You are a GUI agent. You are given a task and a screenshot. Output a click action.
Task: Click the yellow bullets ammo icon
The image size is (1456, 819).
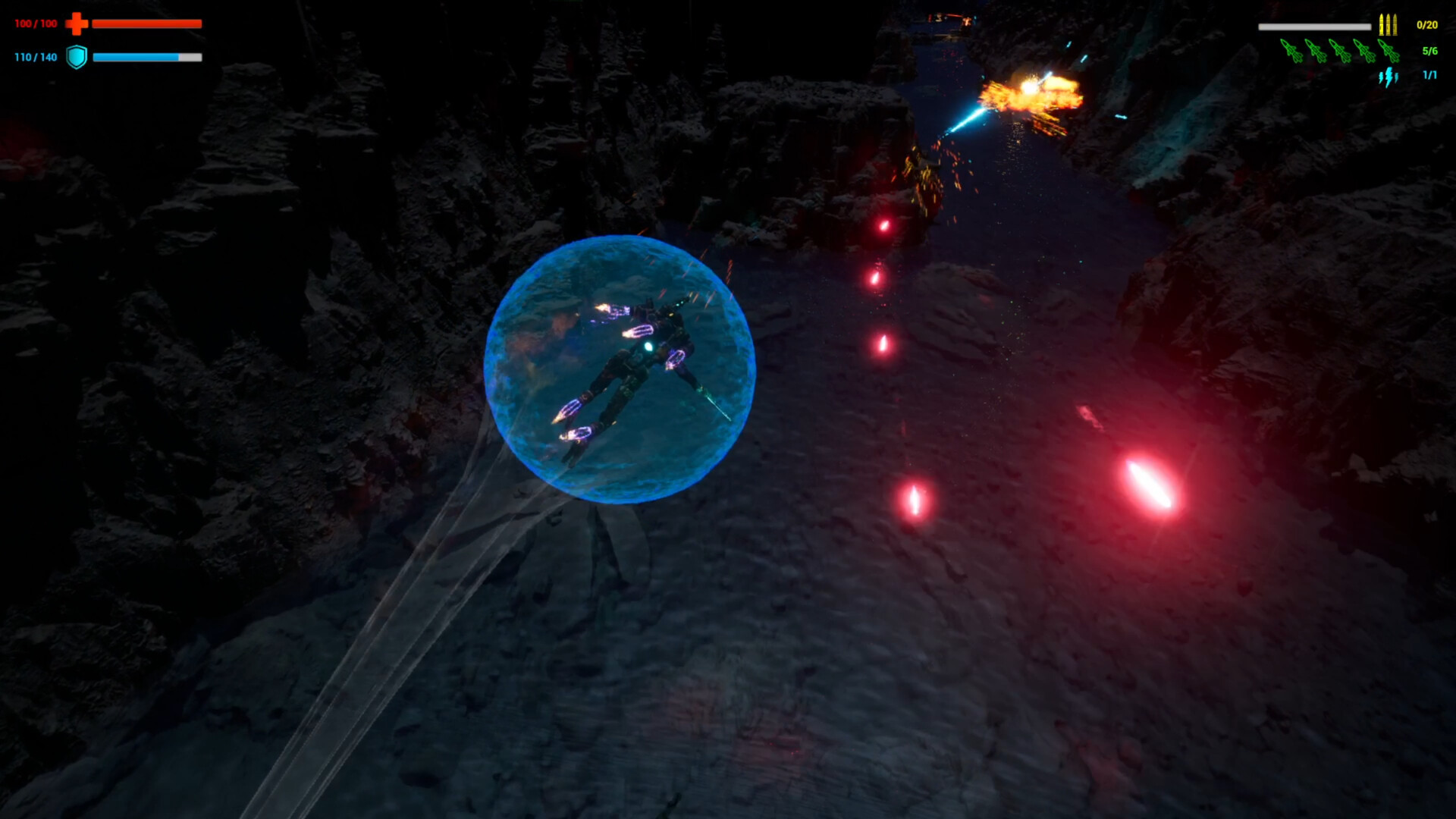coord(1389,25)
